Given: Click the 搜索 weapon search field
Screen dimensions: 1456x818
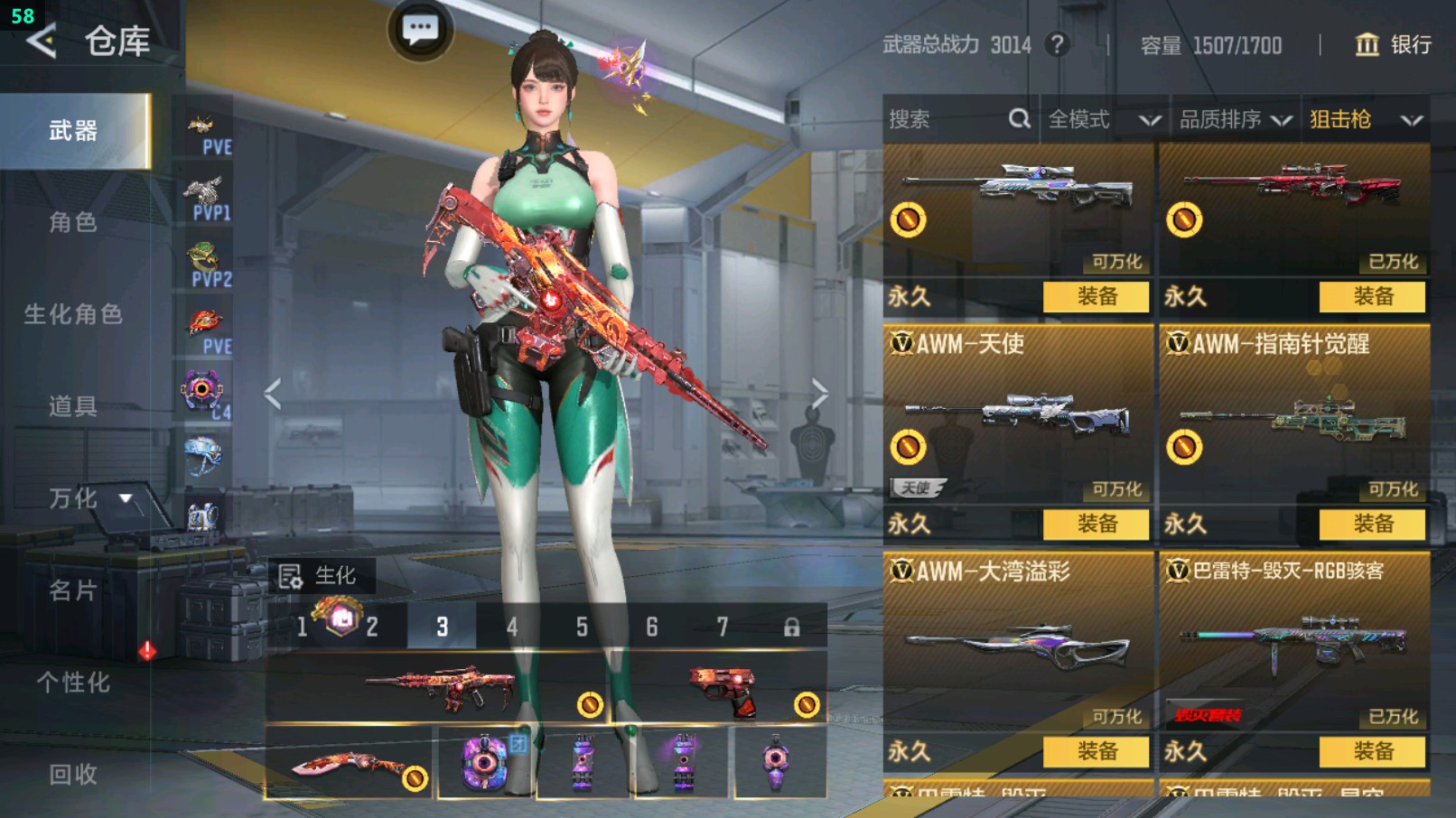Looking at the screenshot, I should tap(948, 119).
